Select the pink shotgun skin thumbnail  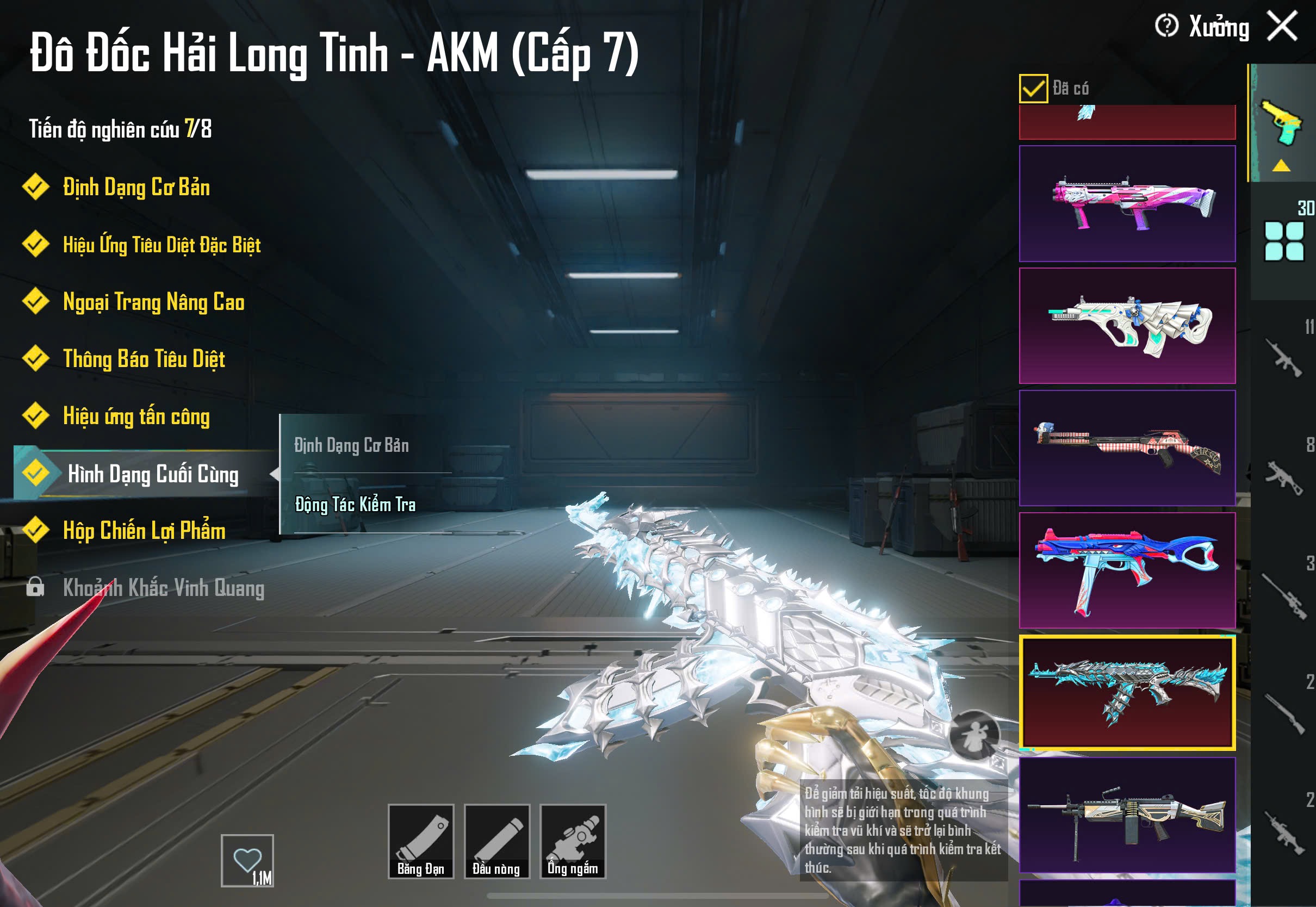coord(1127,203)
